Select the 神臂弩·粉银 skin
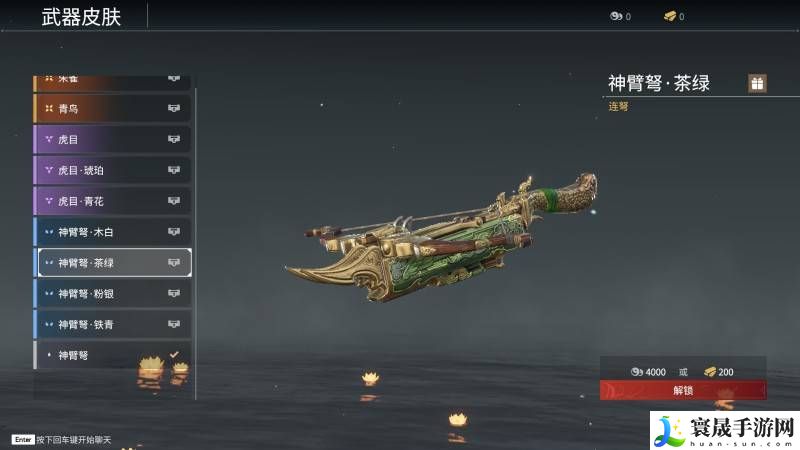 pyautogui.click(x=112, y=294)
